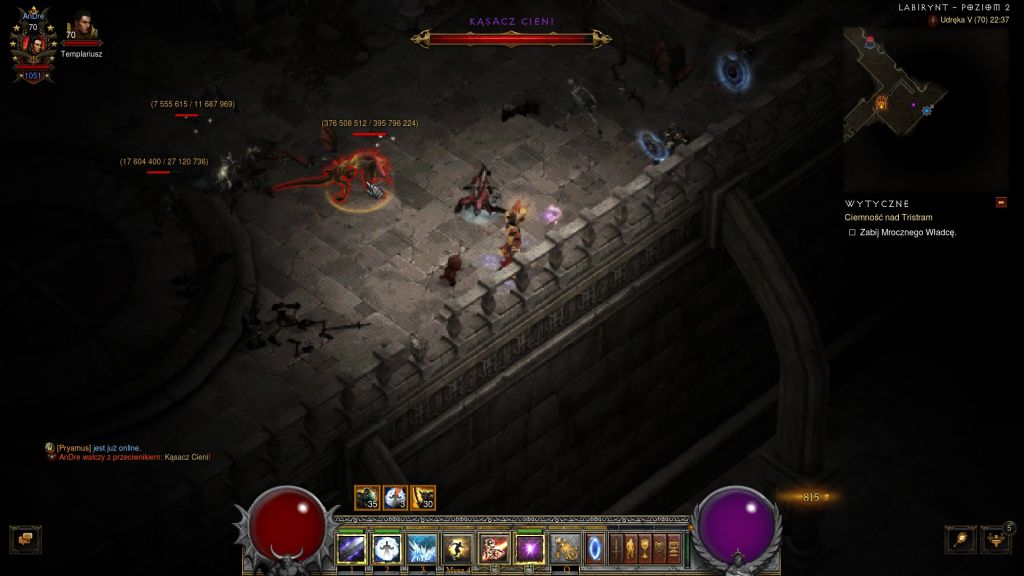Trigger the purple burst skill
Image resolution: width=1024 pixels, height=576 pixels.
point(529,548)
